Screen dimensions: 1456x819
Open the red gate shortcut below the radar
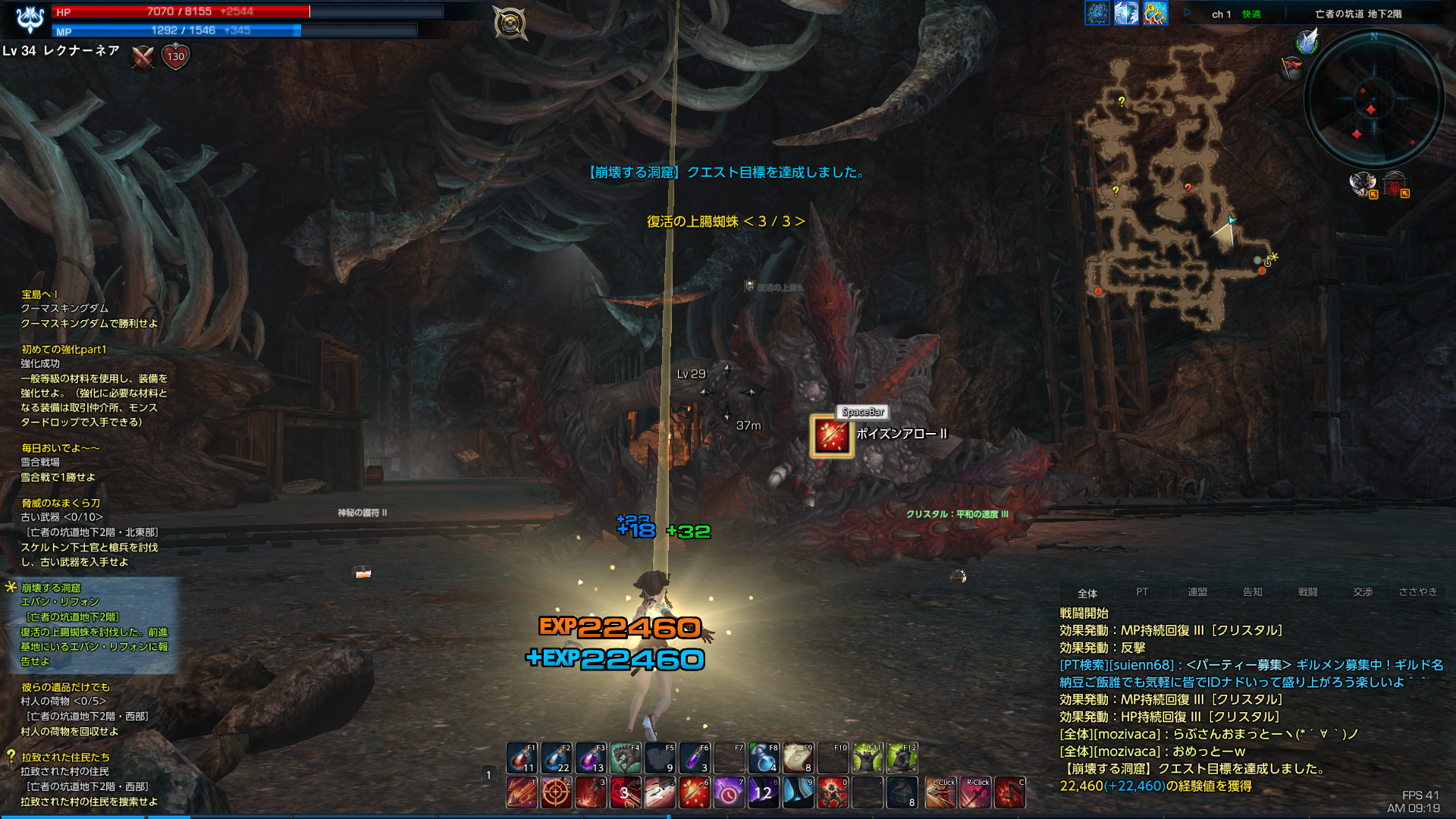(x=1395, y=184)
